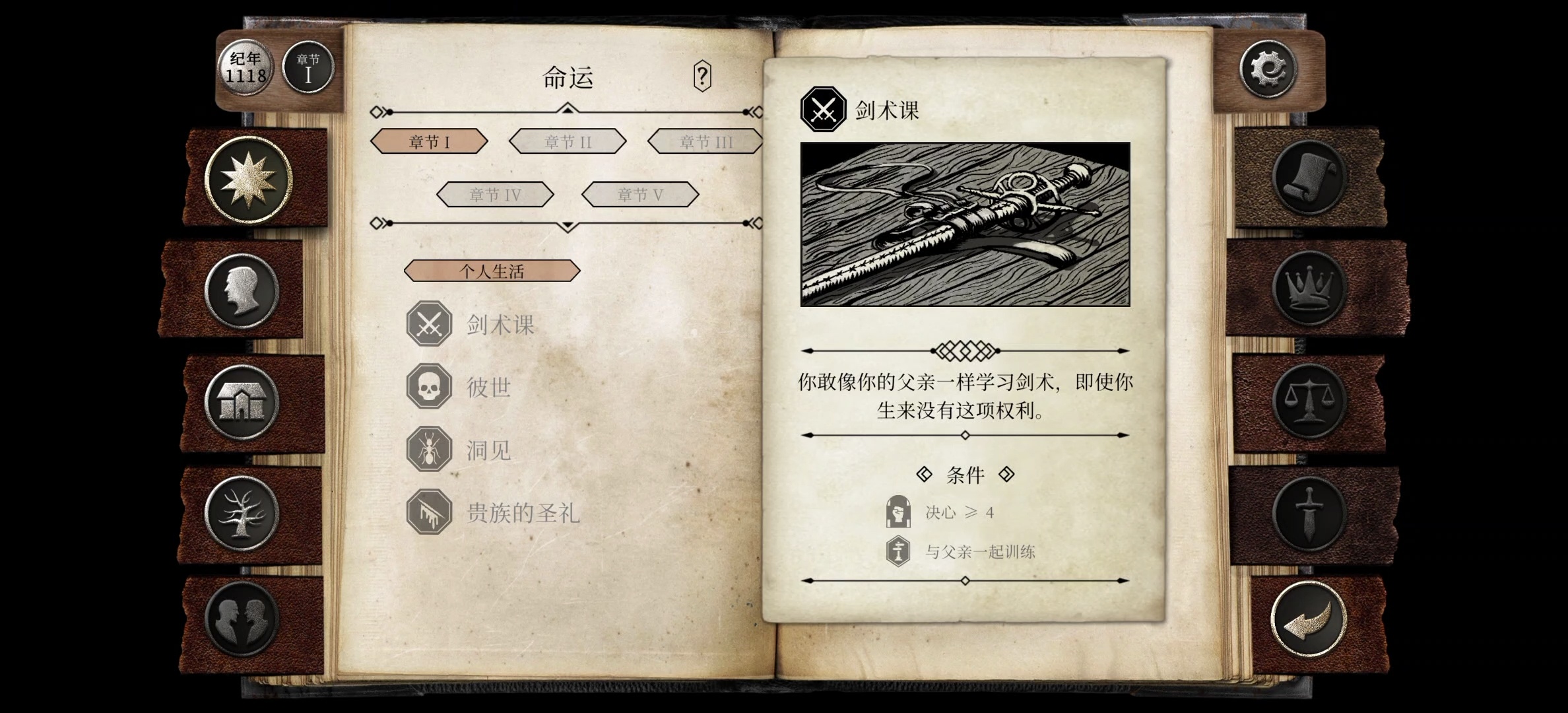Click the downward chevron below the chapters
This screenshot has height=713, width=1568.
[566, 224]
